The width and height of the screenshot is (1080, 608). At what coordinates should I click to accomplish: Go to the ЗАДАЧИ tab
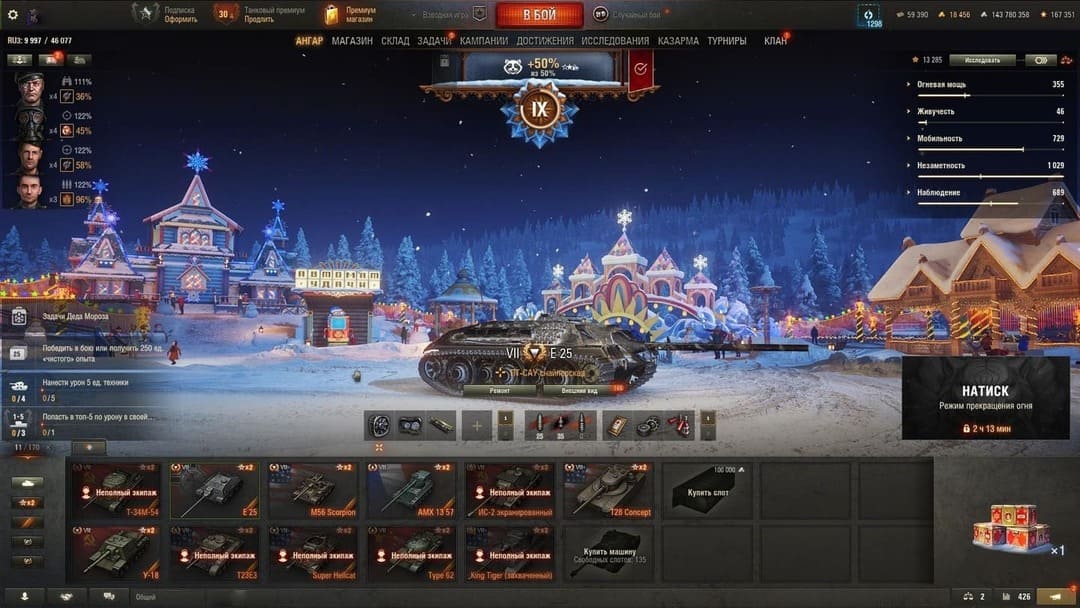[434, 41]
